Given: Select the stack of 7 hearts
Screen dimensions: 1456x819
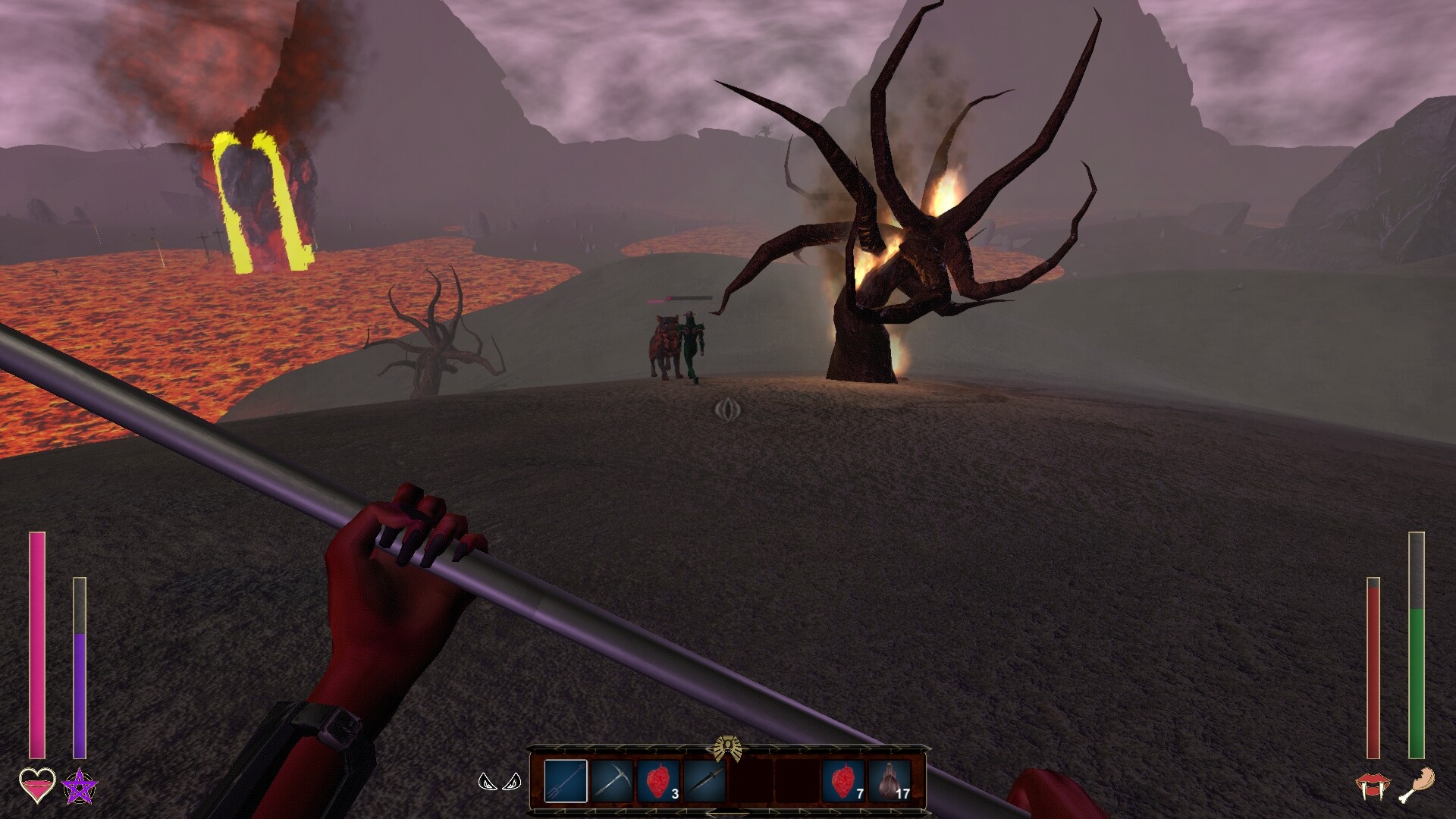Looking at the screenshot, I should pos(842,781).
